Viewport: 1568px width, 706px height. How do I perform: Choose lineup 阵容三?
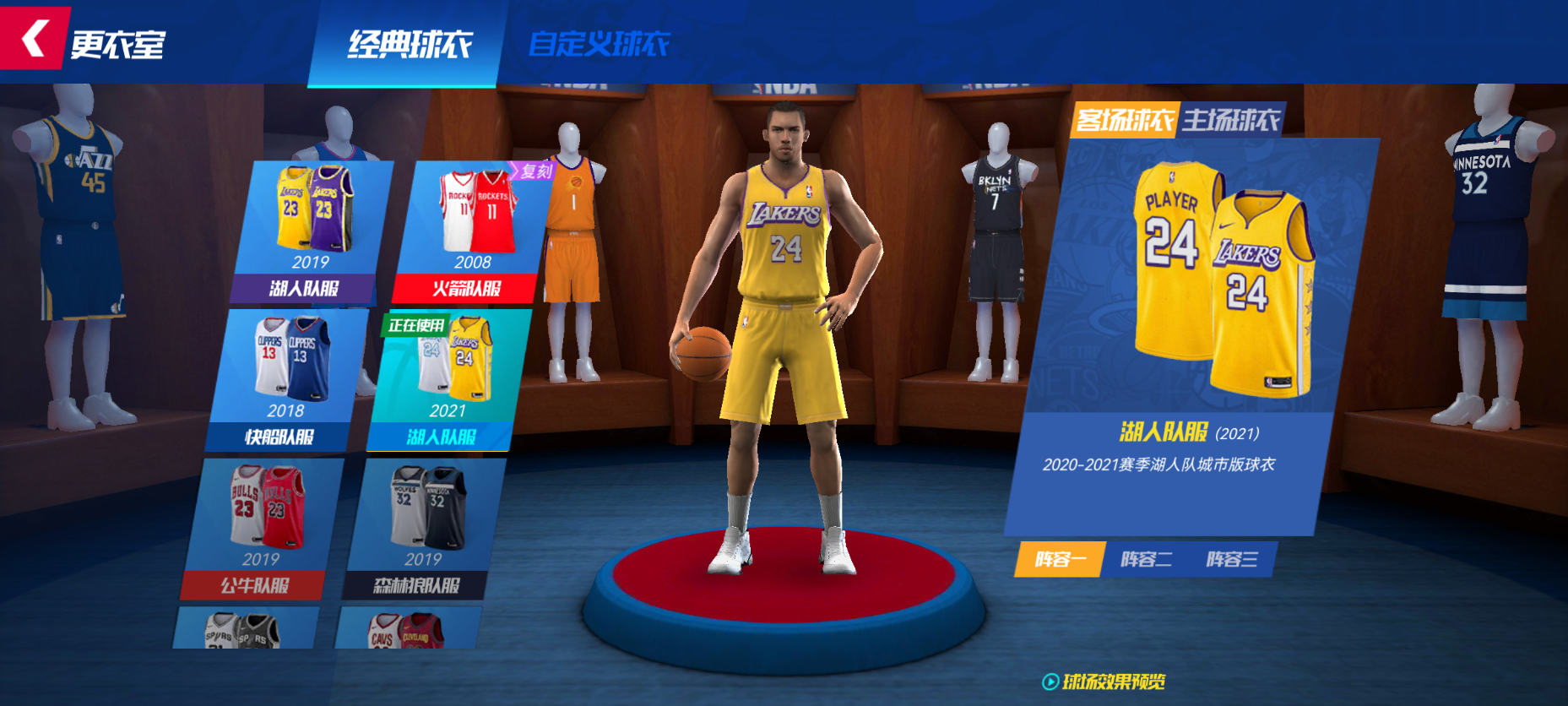coord(1231,559)
